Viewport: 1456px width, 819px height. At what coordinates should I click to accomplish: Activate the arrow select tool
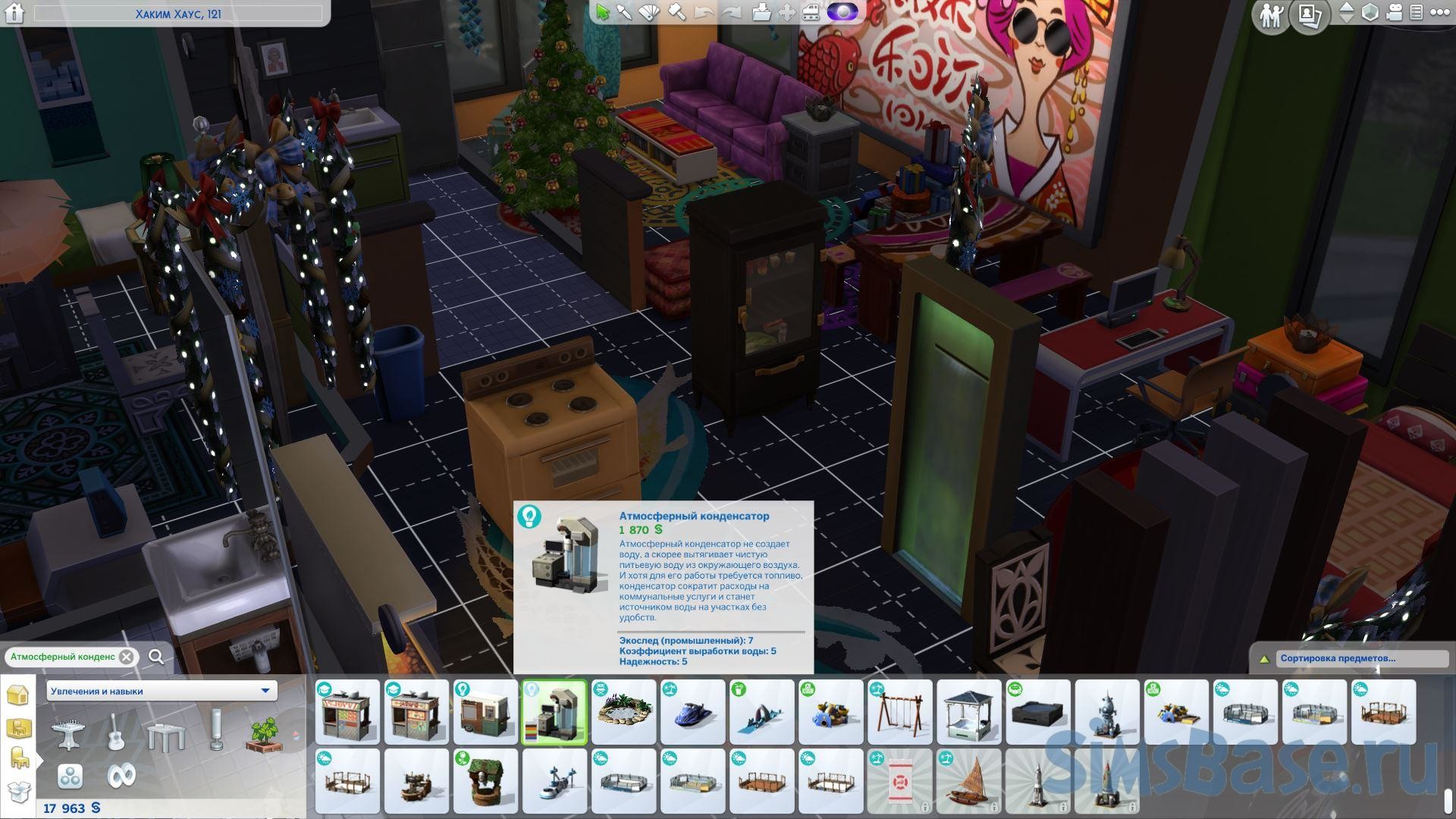pos(602,12)
